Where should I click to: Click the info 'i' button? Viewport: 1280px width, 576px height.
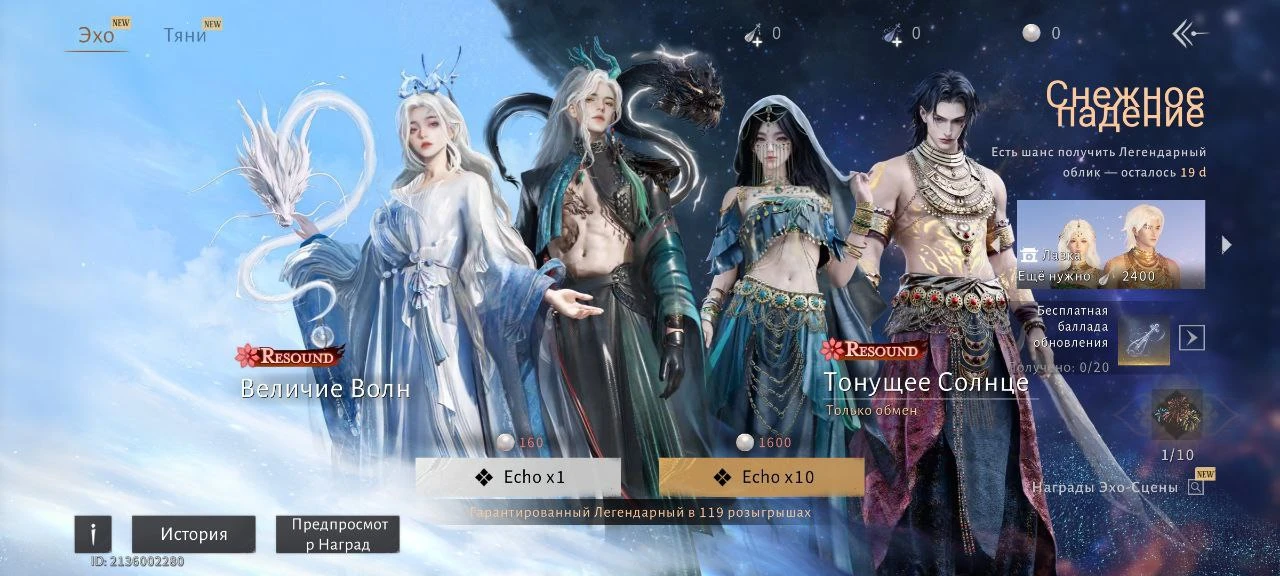click(x=93, y=534)
